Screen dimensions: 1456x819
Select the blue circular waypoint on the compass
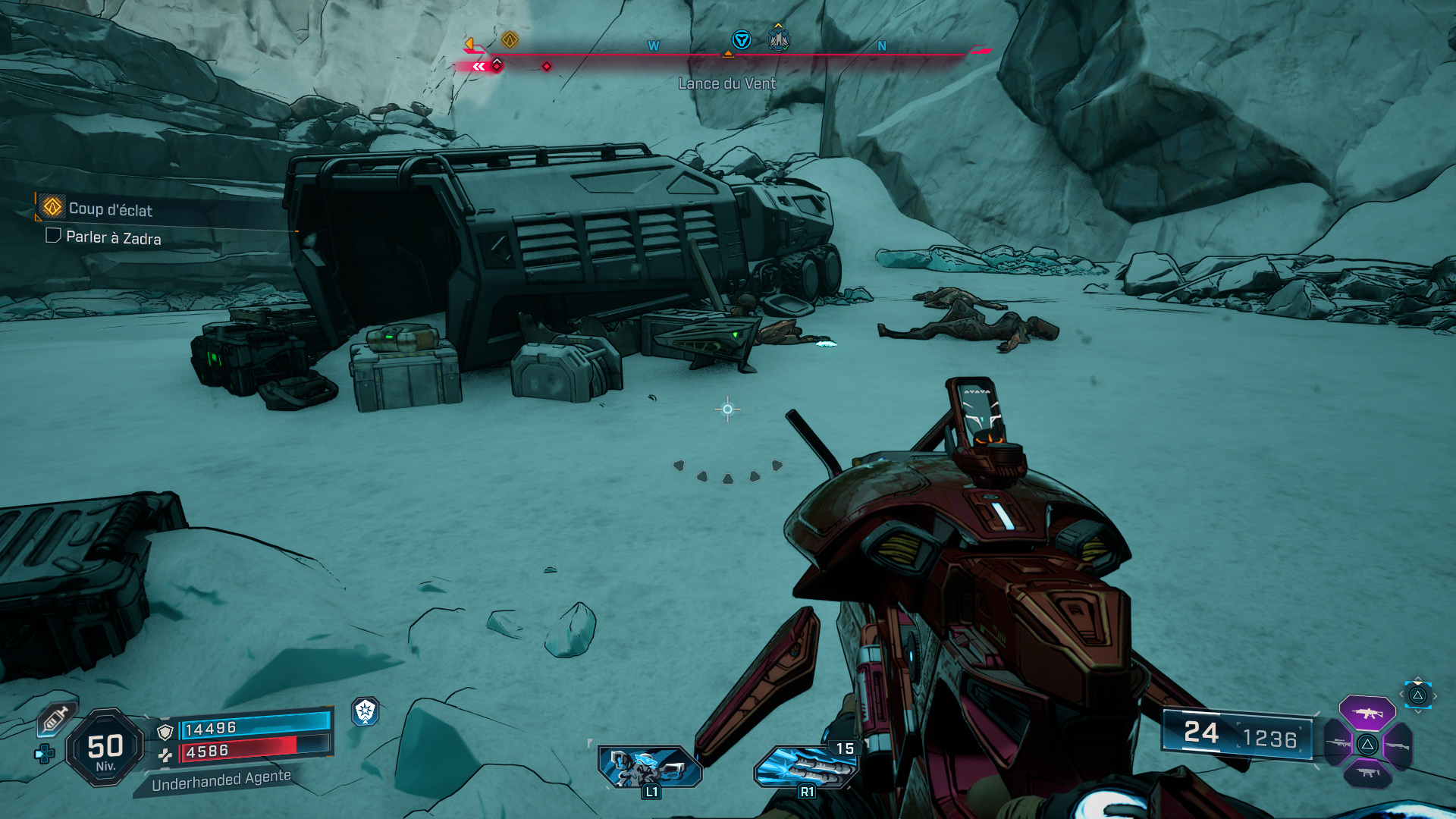point(741,39)
